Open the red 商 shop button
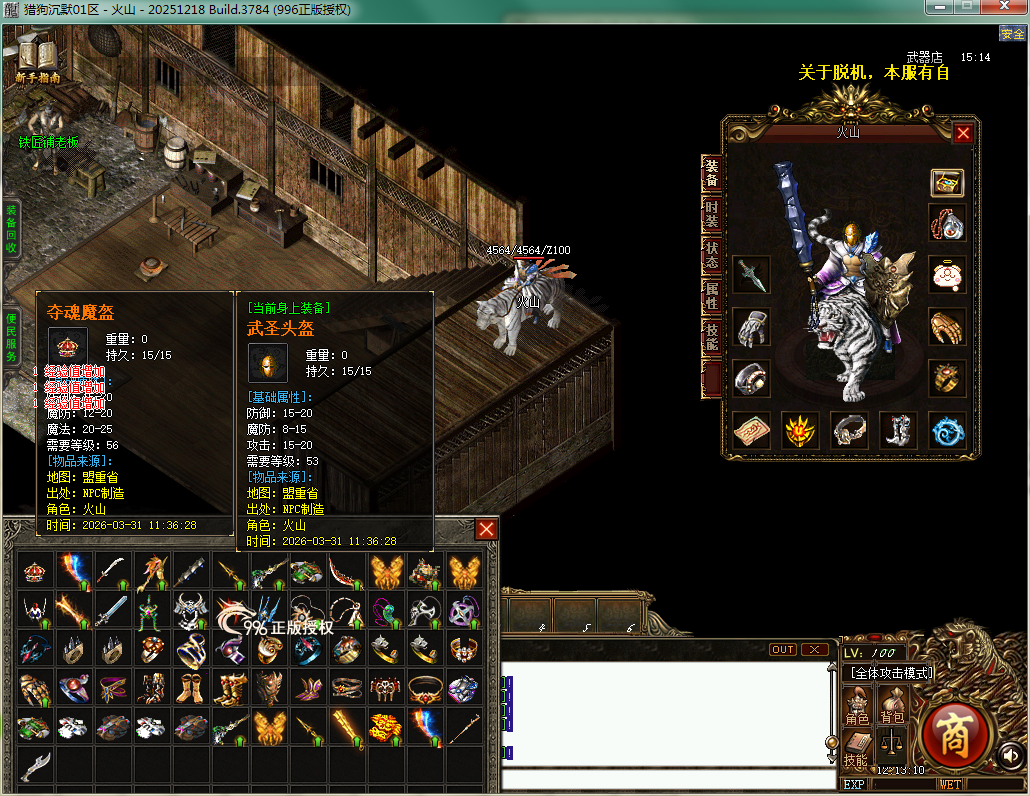 (x=954, y=735)
